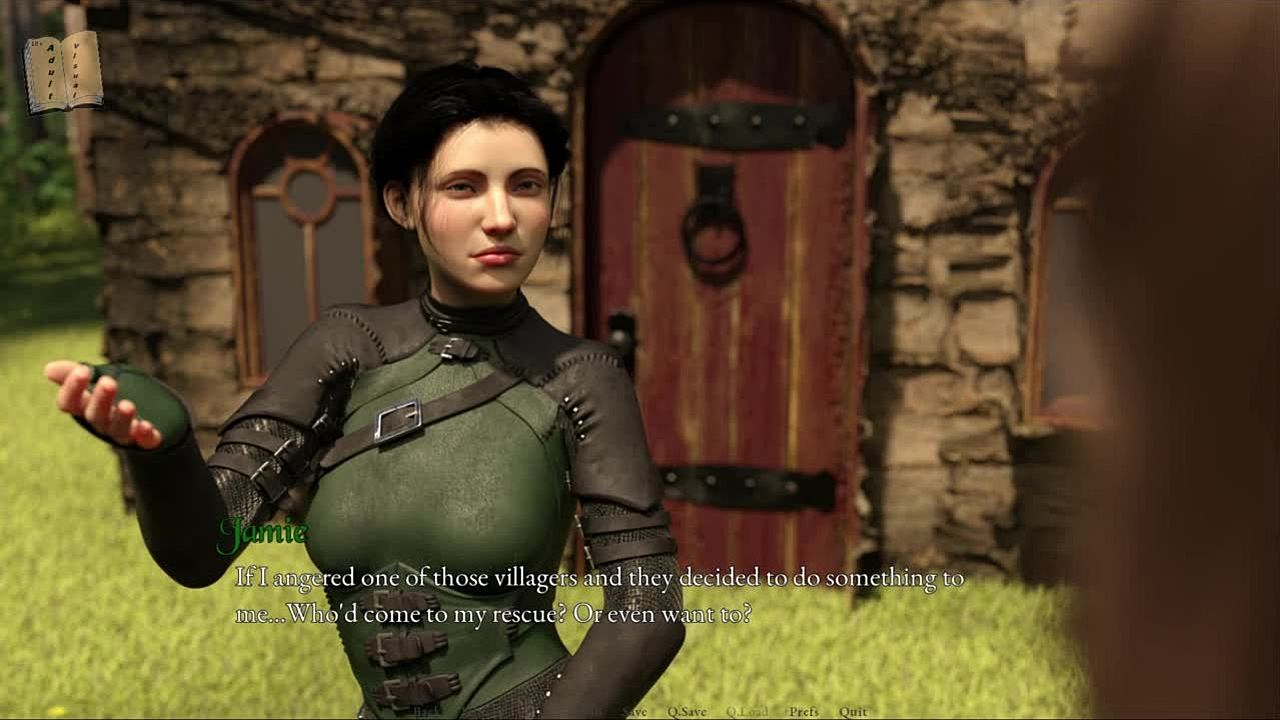Quick save with Q.Save
Screen dimensions: 1280x720
pyautogui.click(x=687, y=712)
